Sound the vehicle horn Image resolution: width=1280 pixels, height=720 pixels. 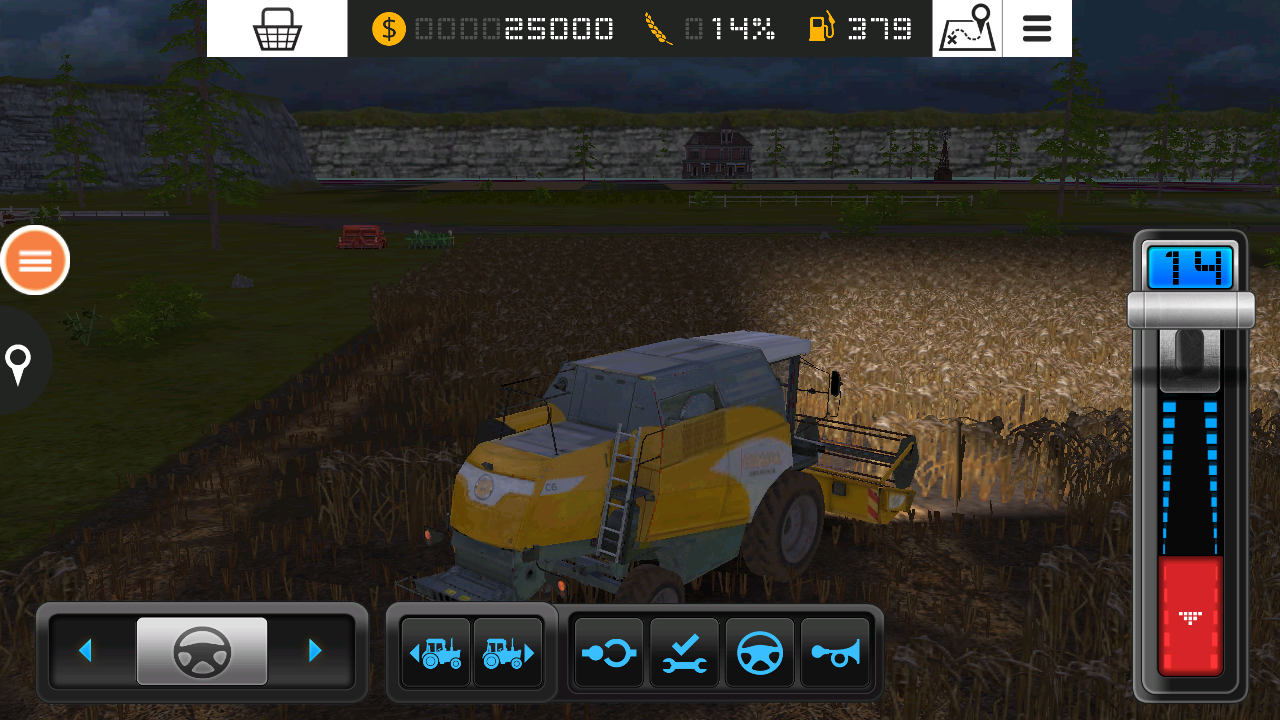835,653
